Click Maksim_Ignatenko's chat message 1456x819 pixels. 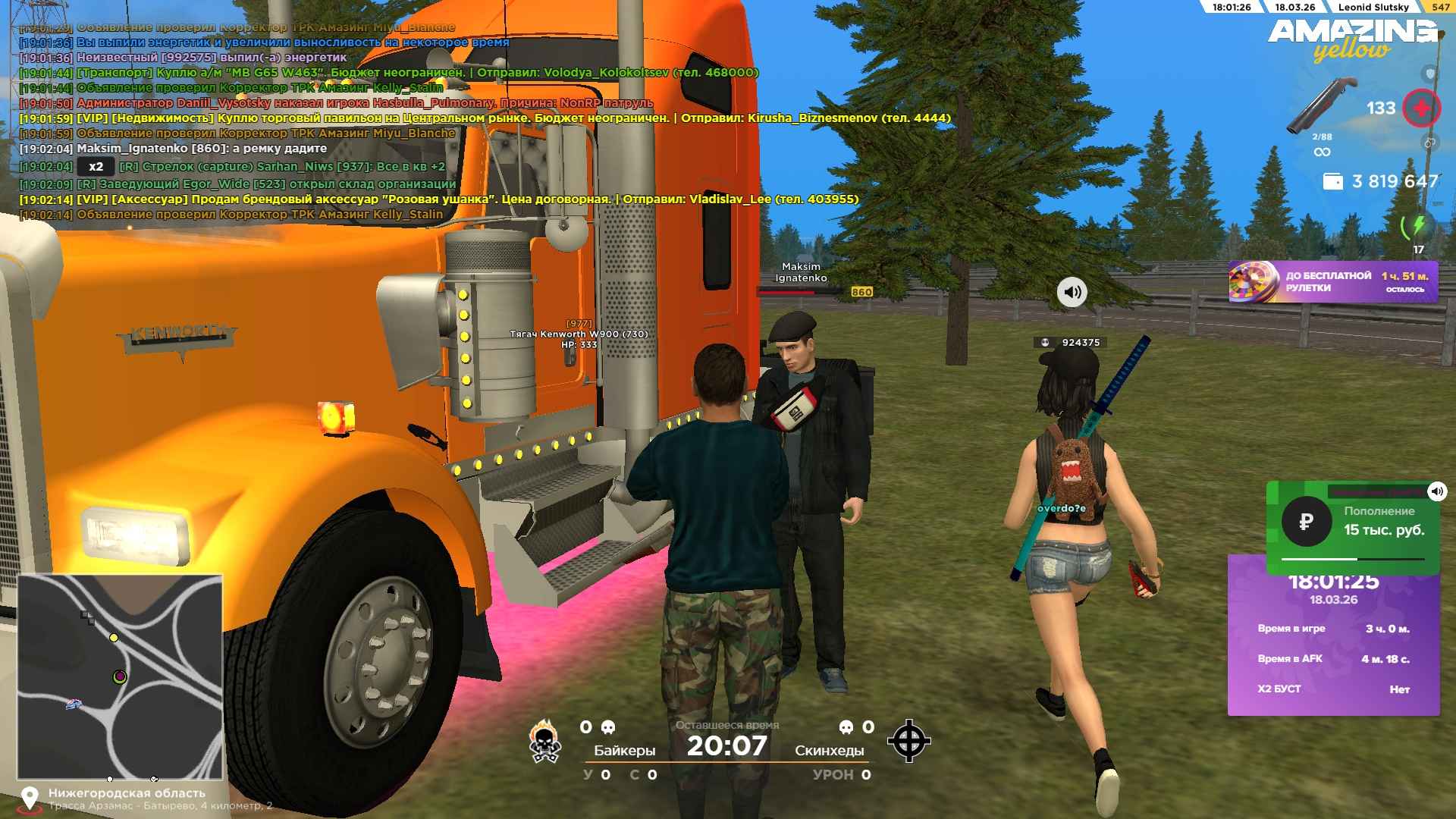(x=201, y=149)
